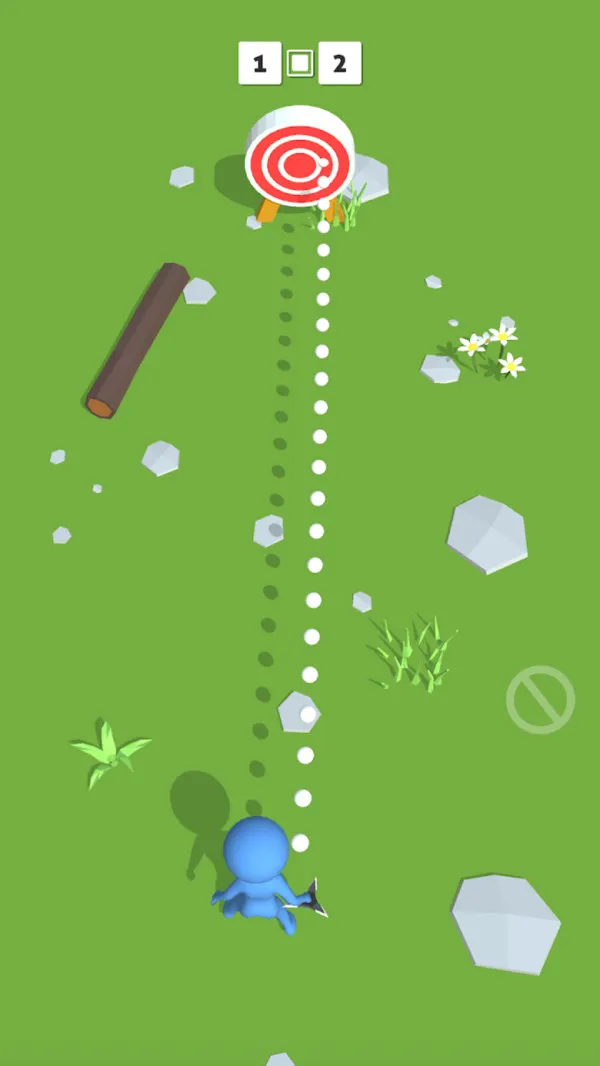Tap the circle-slash no-ads icon
The height and width of the screenshot is (1066, 600).
coord(540,699)
